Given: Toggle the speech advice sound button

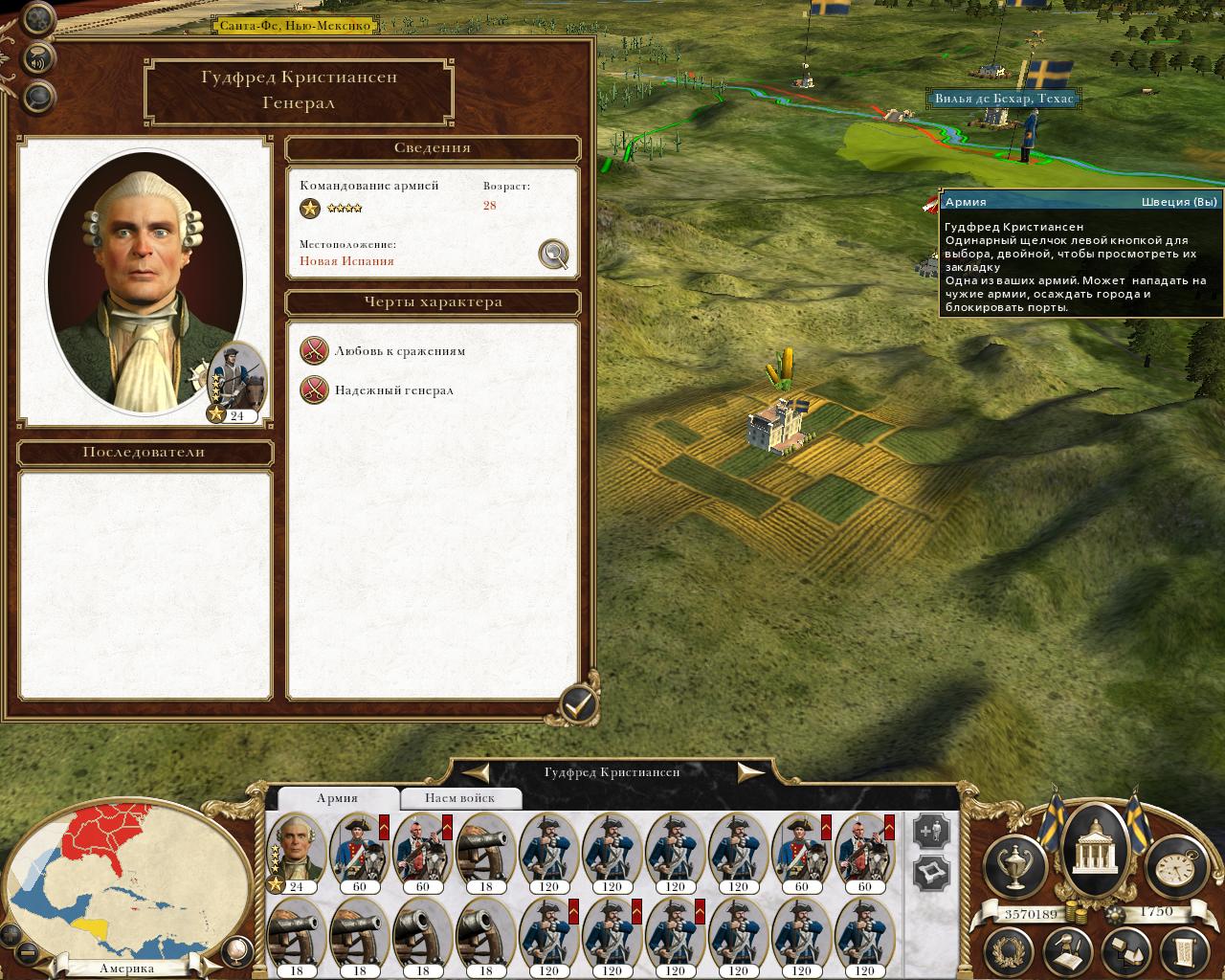Looking at the screenshot, I should (38, 56).
